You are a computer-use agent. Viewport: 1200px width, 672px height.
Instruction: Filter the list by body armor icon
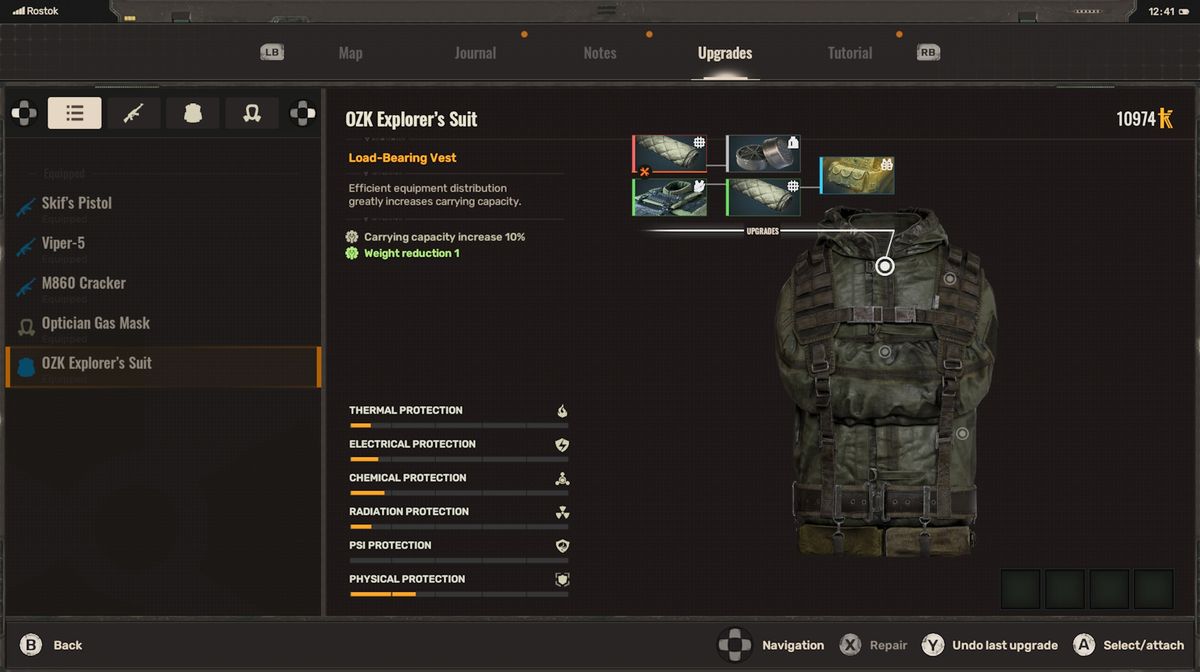point(193,113)
